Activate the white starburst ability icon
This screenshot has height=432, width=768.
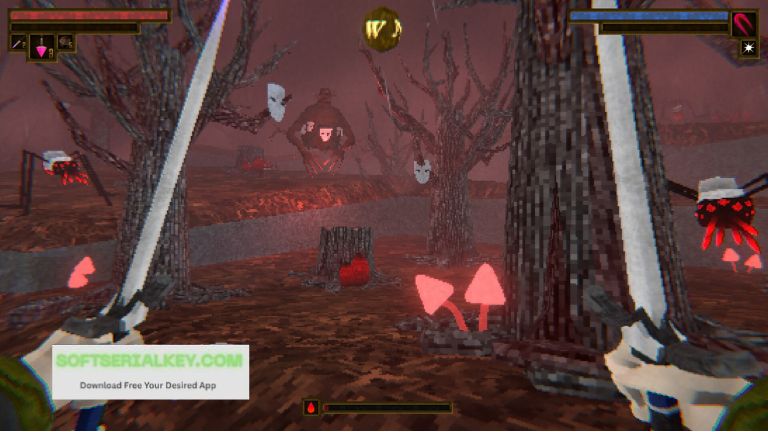[x=748, y=48]
